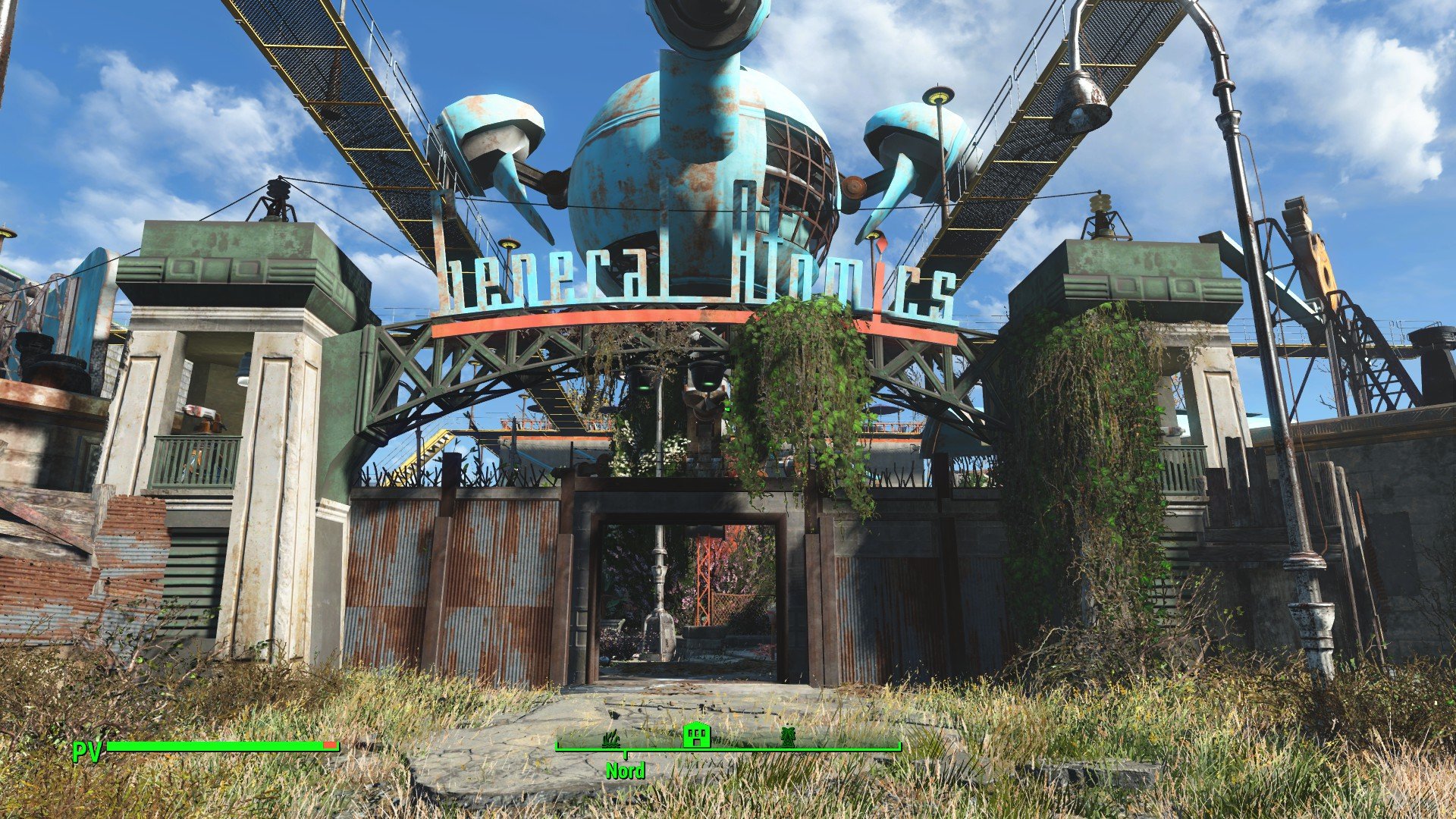
Task: Click the tree-shaped marker on the compass
Action: click(789, 736)
